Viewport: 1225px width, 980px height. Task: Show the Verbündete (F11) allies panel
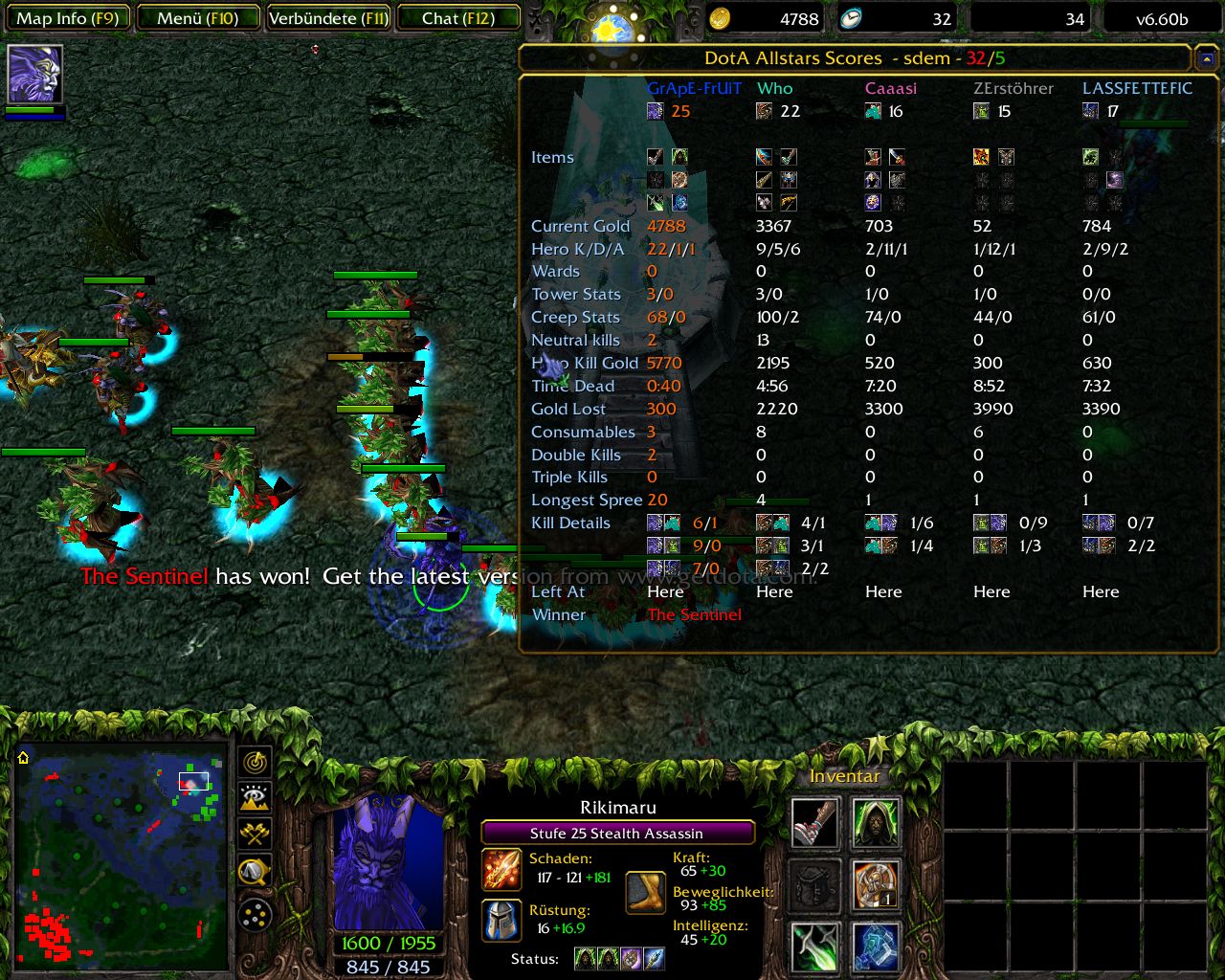click(328, 18)
